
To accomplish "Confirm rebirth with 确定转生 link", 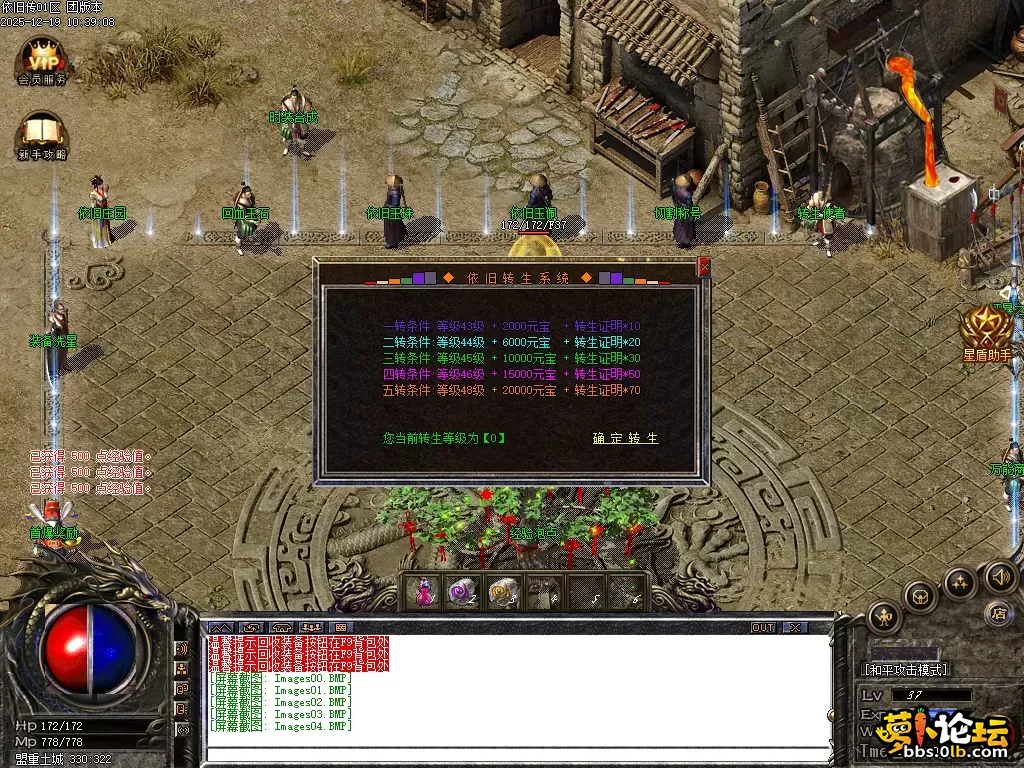I will click(x=625, y=438).
